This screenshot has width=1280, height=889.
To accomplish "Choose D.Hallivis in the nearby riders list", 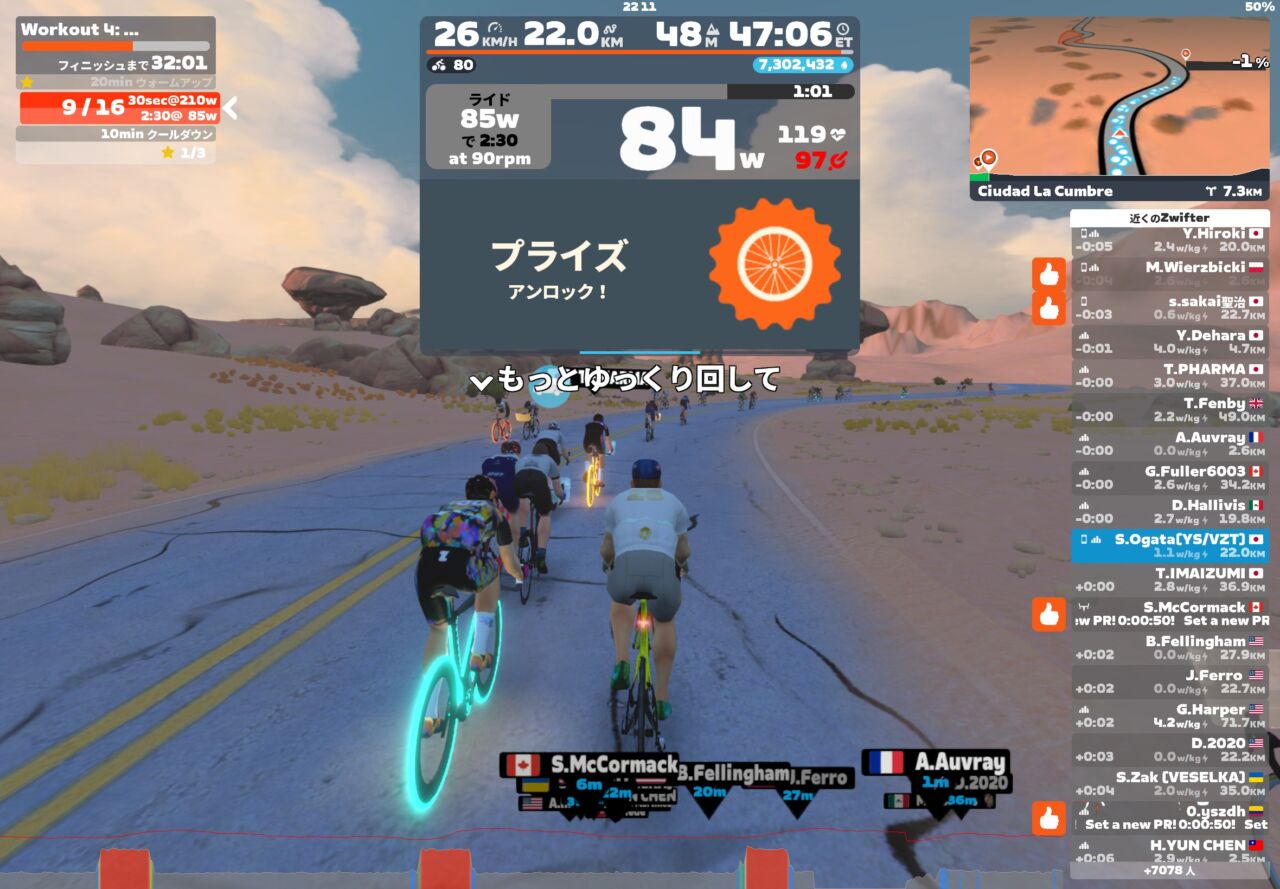I will coord(1169,512).
